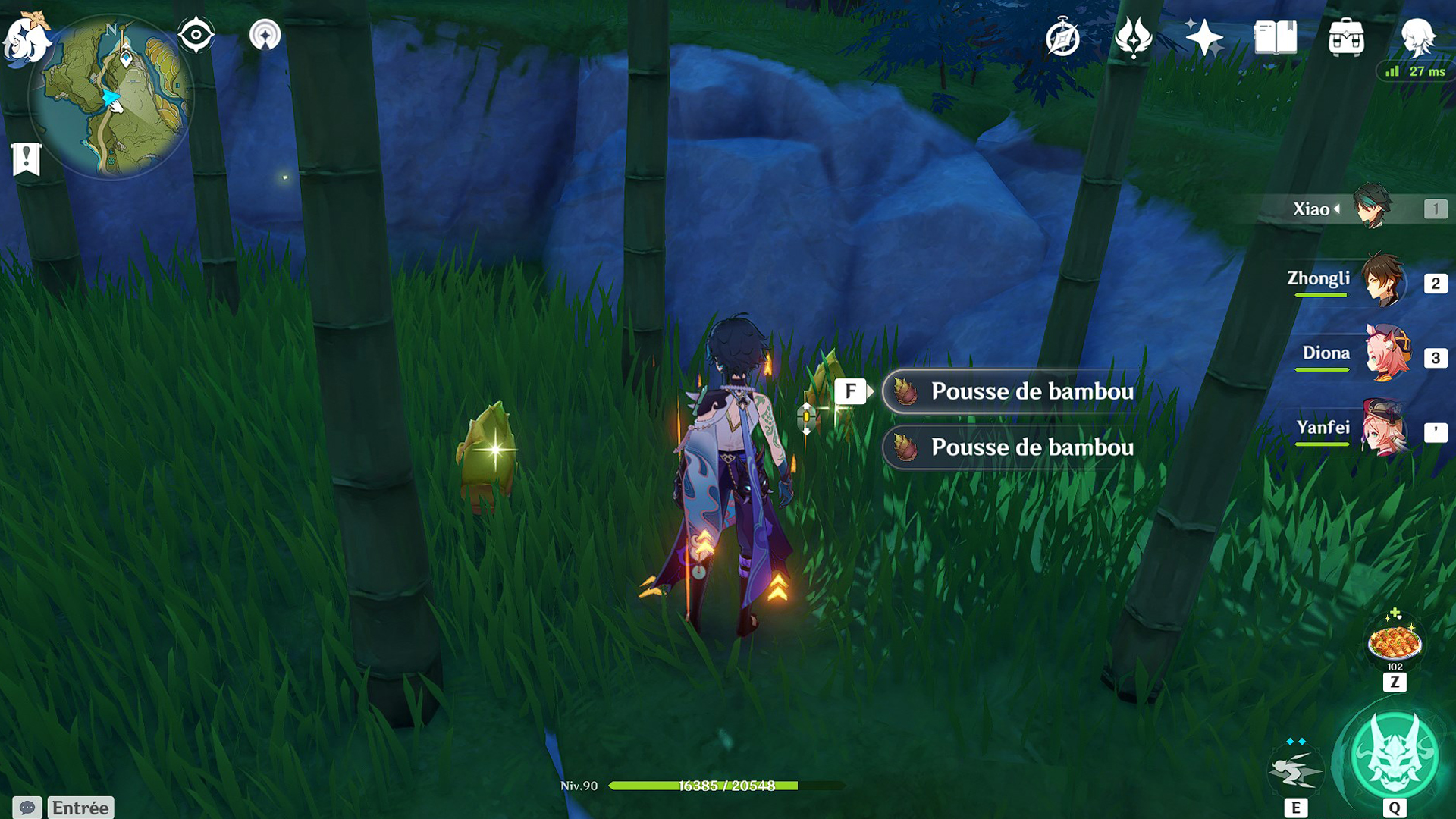Viewport: 1456px width, 819px height.
Task: Click the nearby co-op signal icon
Action: pyautogui.click(x=264, y=33)
